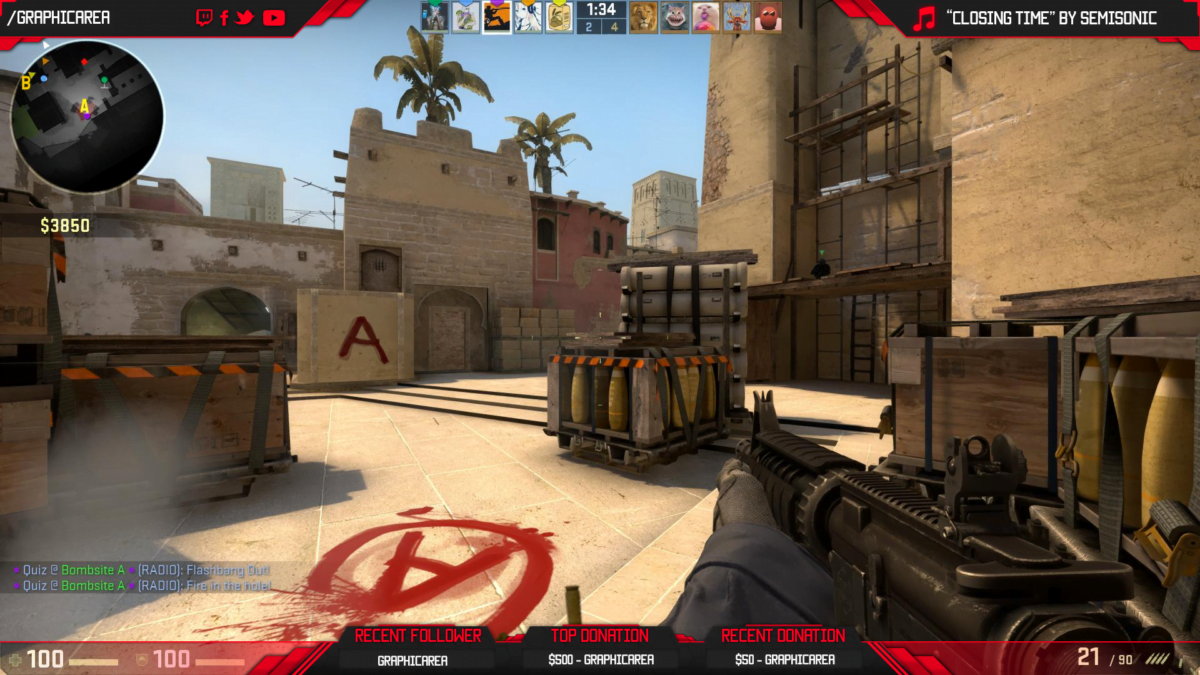This screenshot has height=675, width=1200.
Task: Pick the white-haired anime girl avatar
Action: [528, 17]
